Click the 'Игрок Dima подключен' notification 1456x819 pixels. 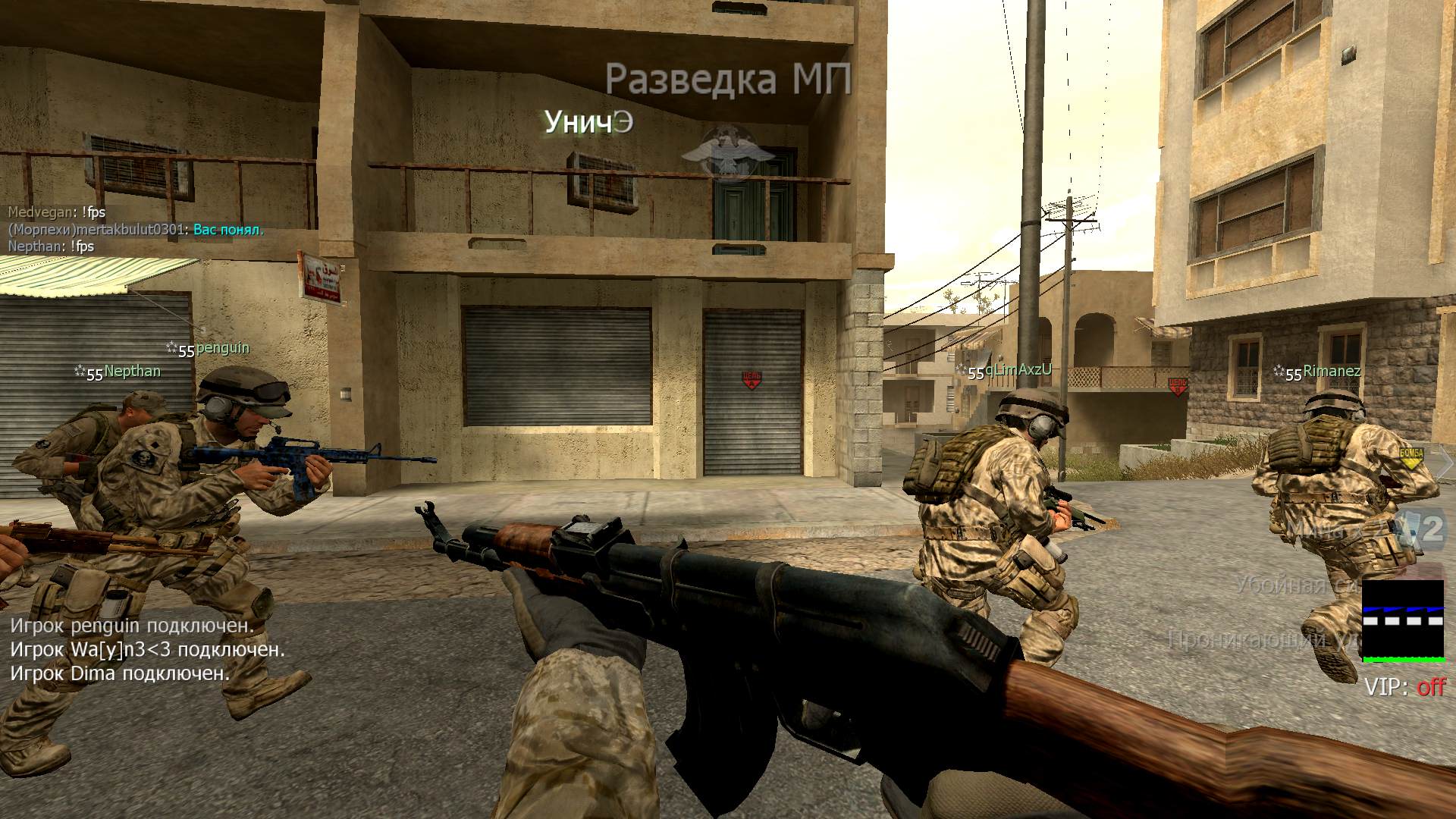(x=120, y=673)
